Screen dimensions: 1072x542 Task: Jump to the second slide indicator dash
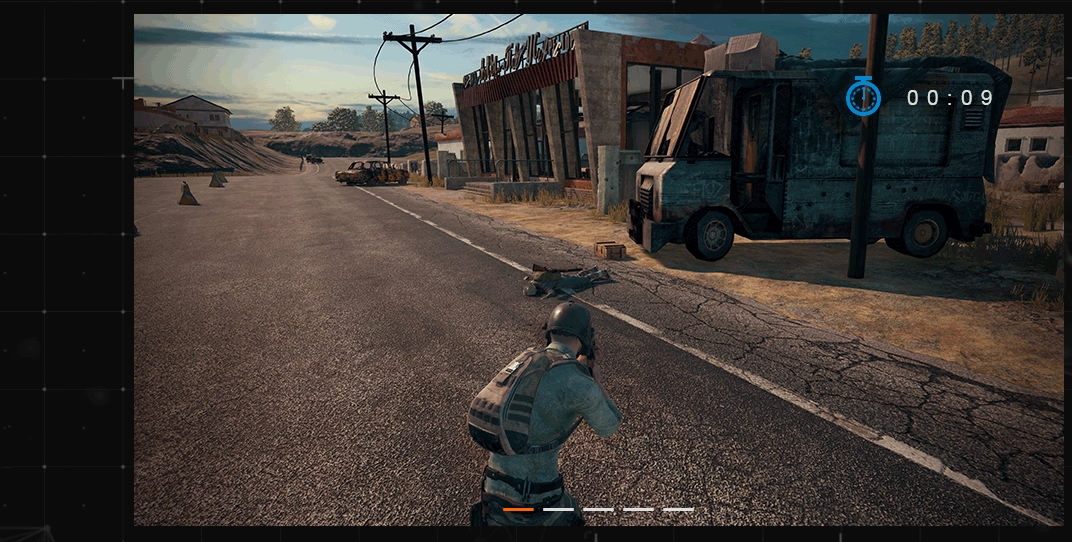[558, 509]
